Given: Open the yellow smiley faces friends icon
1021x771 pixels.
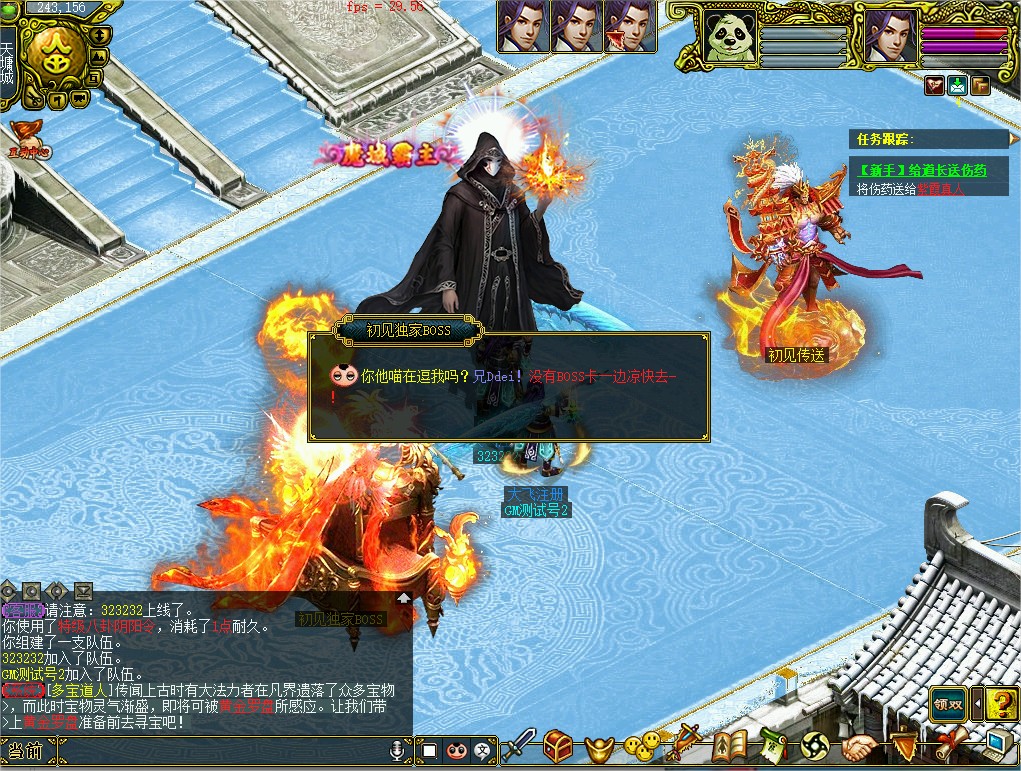Looking at the screenshot, I should [641, 745].
